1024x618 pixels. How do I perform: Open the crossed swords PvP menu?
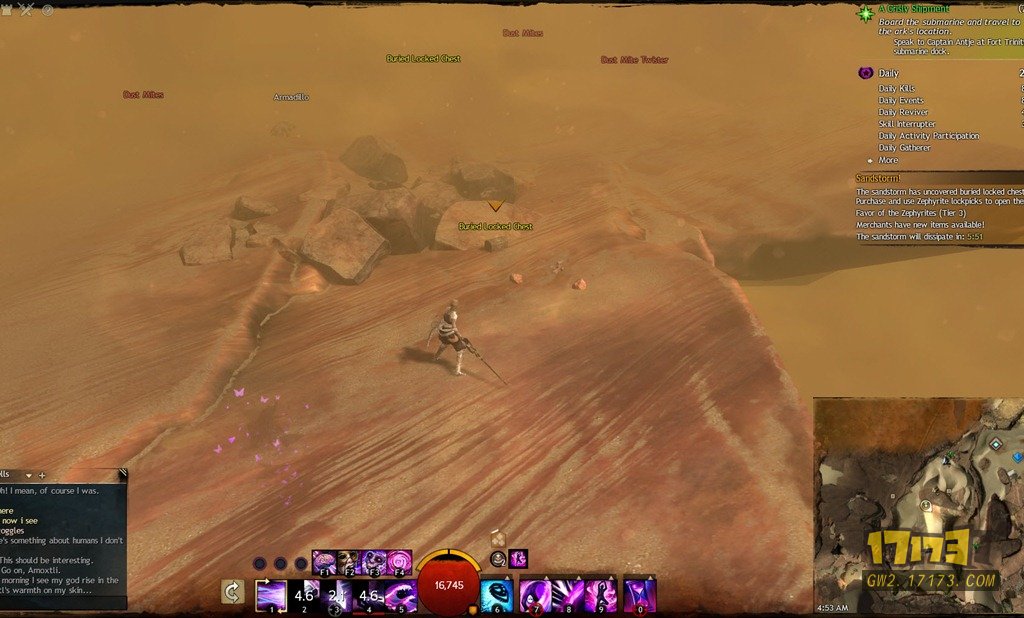(27, 9)
